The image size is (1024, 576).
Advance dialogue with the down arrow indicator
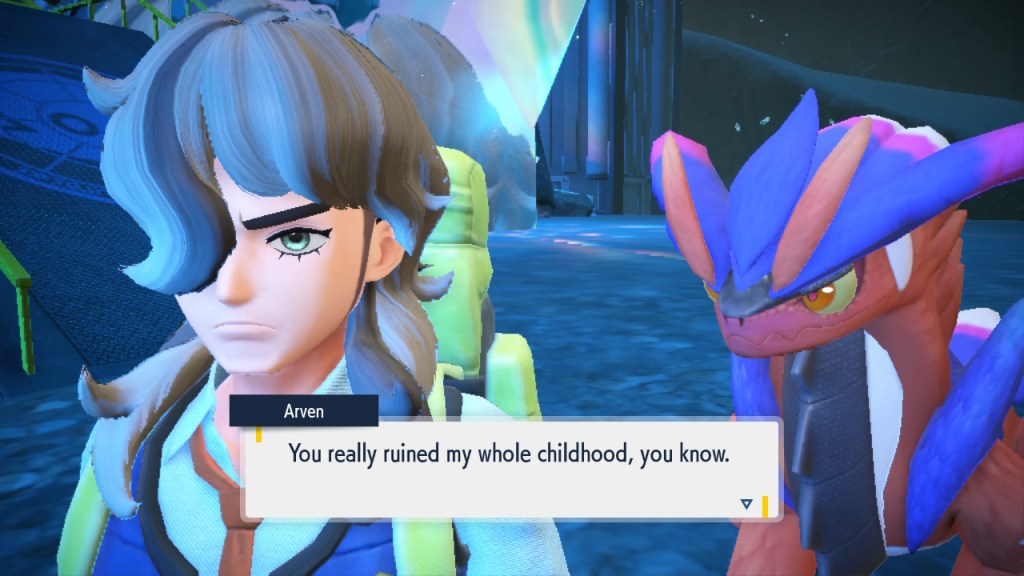tap(746, 504)
